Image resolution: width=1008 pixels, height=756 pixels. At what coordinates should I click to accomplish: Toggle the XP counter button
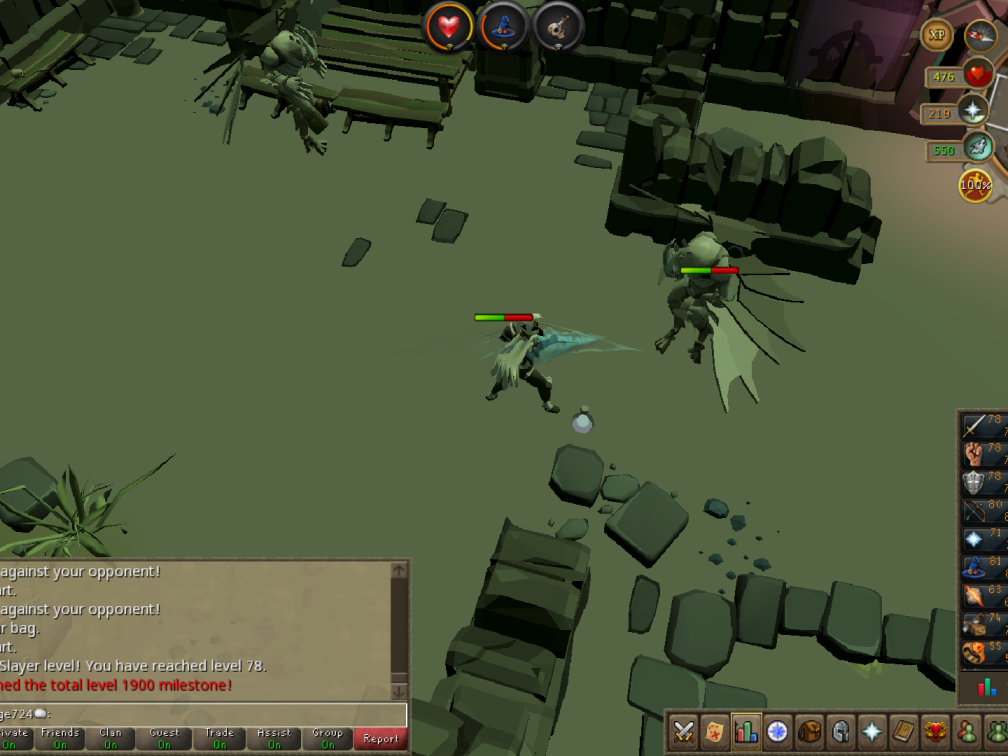(937, 35)
